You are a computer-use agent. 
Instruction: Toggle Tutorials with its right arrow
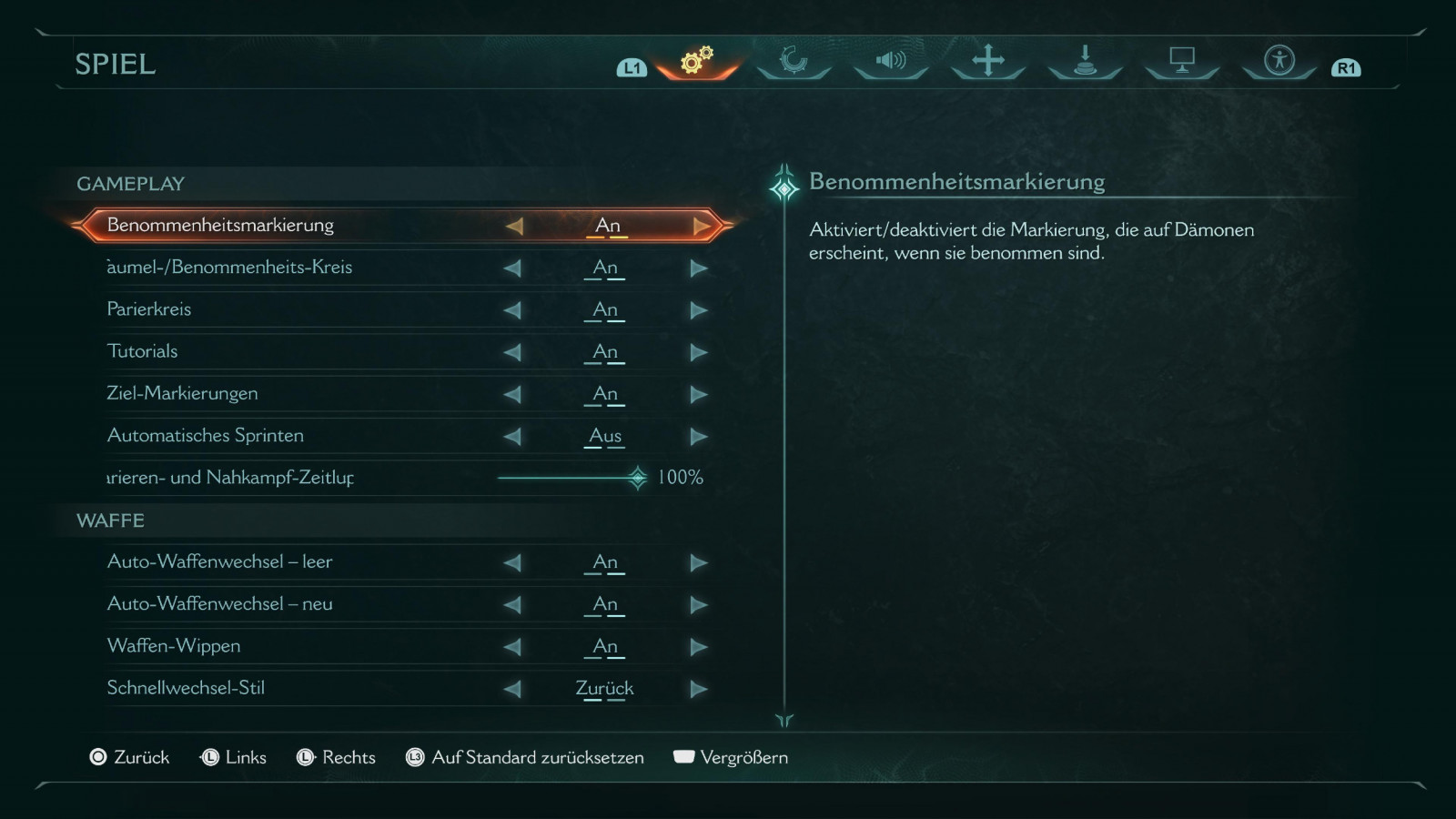699,352
